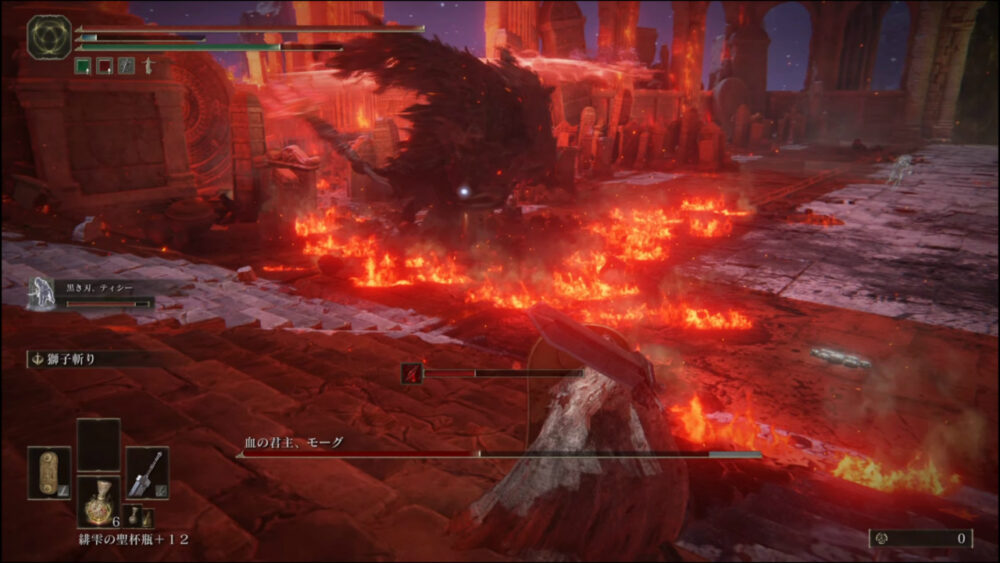
Task: Click the golden ring emblem icon
Action: [48, 37]
